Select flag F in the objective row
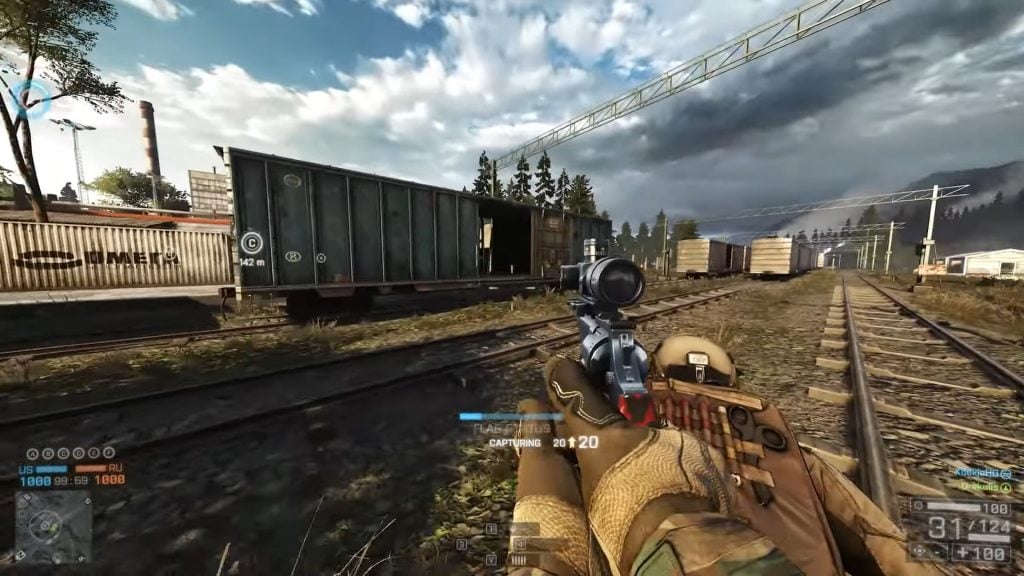Image resolution: width=1024 pixels, height=576 pixels. pos(108,453)
